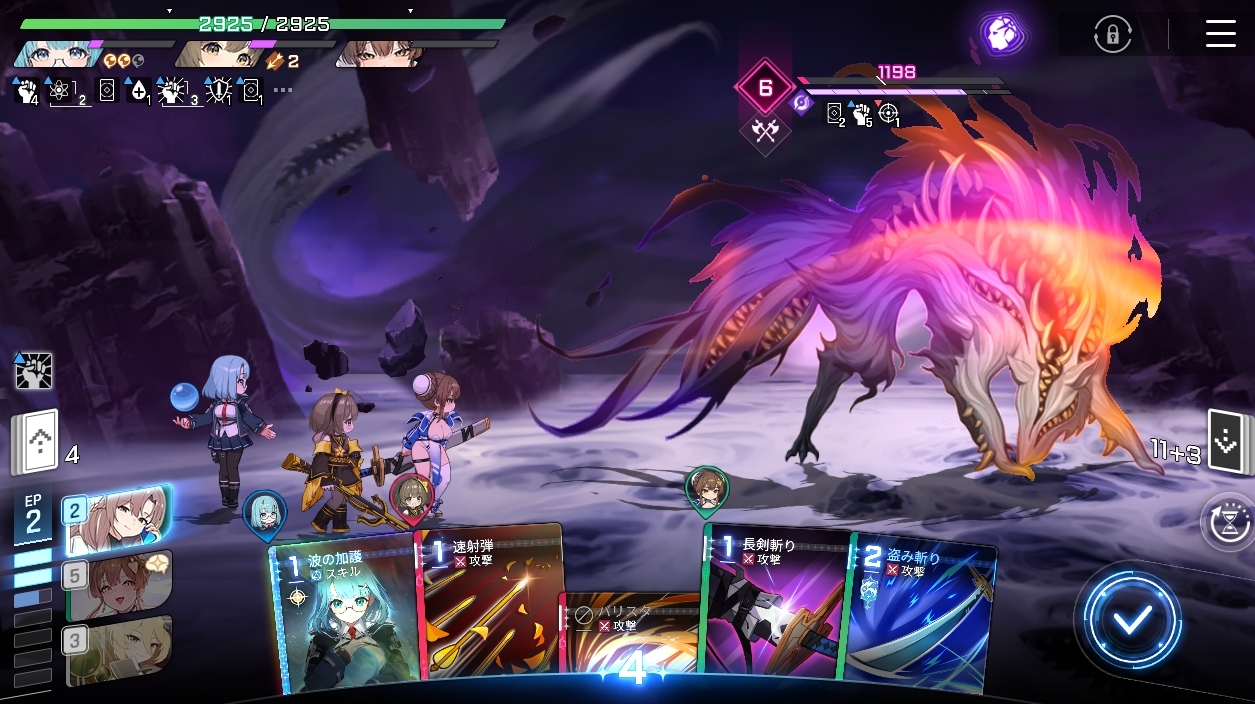Activate the cost 2 character EP skill
Screen dimensions: 1255x704
(116, 519)
